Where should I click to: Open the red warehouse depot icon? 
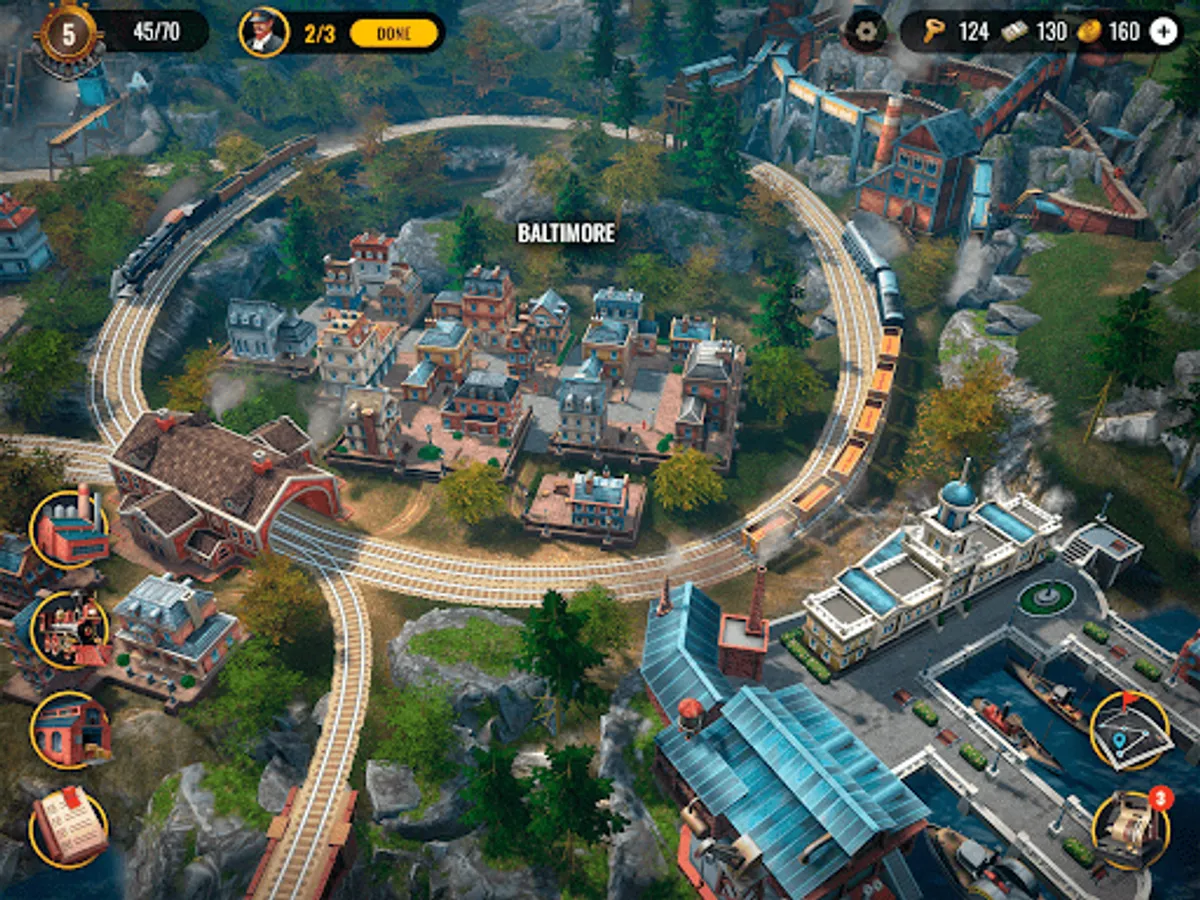tap(69, 730)
